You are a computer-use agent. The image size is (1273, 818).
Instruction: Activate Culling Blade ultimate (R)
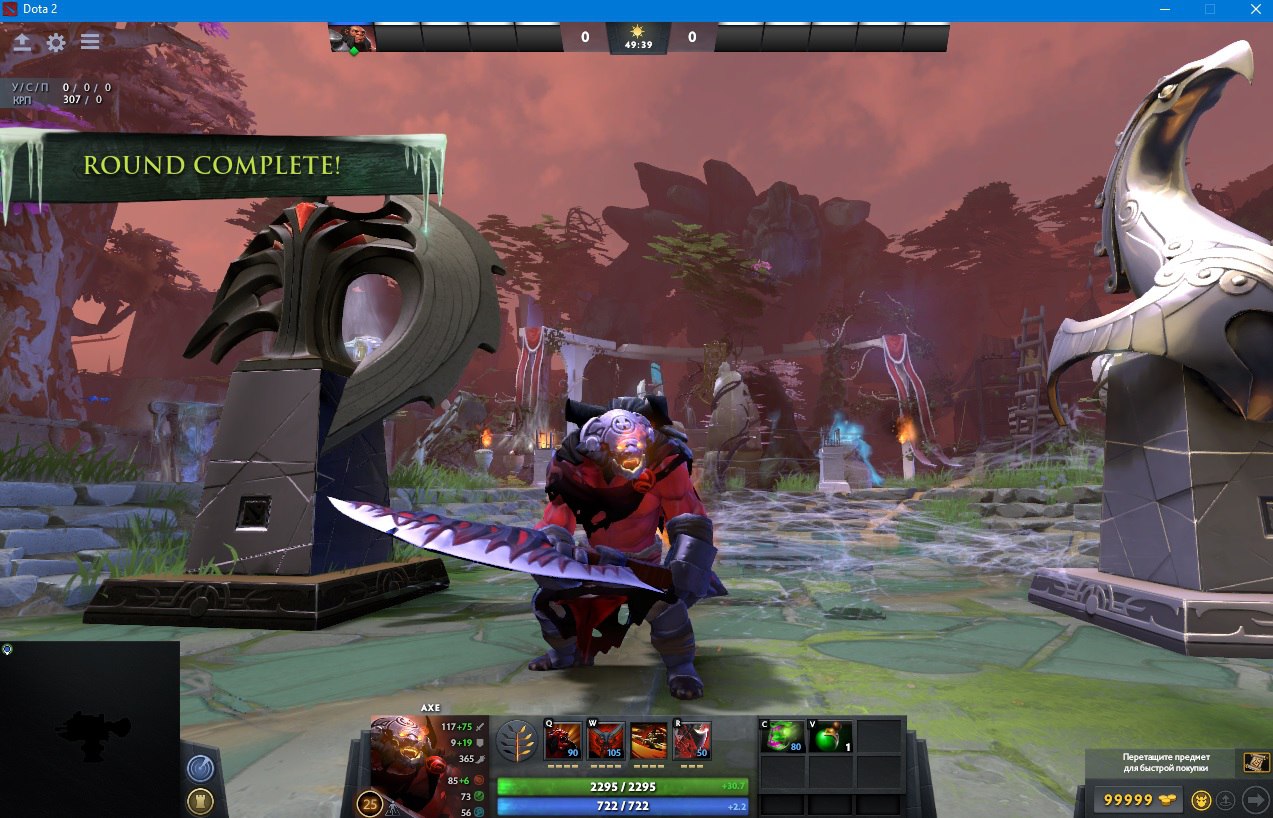(x=692, y=741)
